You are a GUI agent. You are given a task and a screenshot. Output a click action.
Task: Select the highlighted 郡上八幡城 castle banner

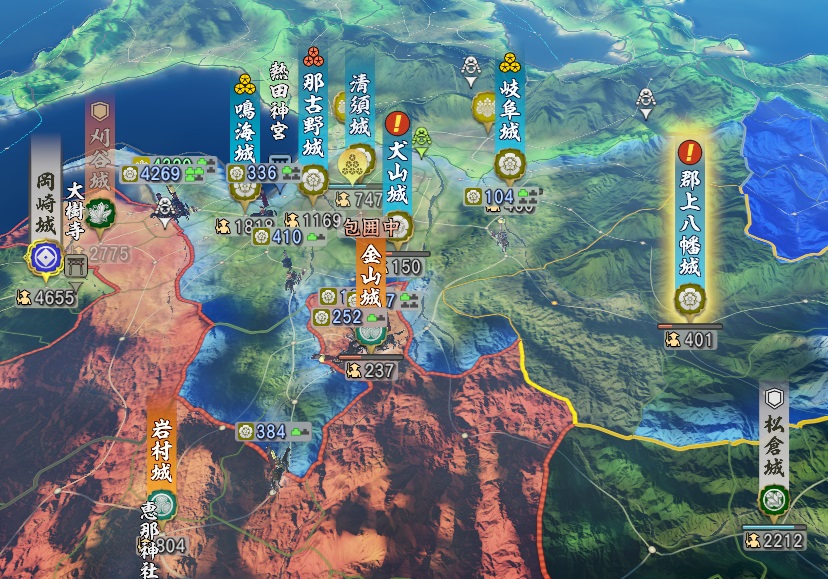689,225
